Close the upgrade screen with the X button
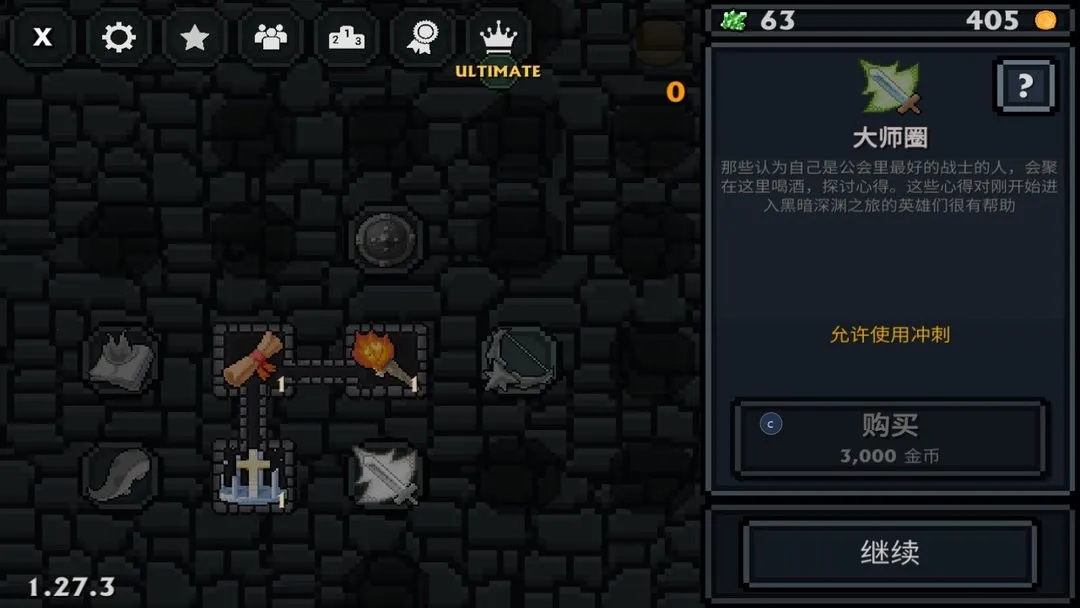 click(43, 38)
